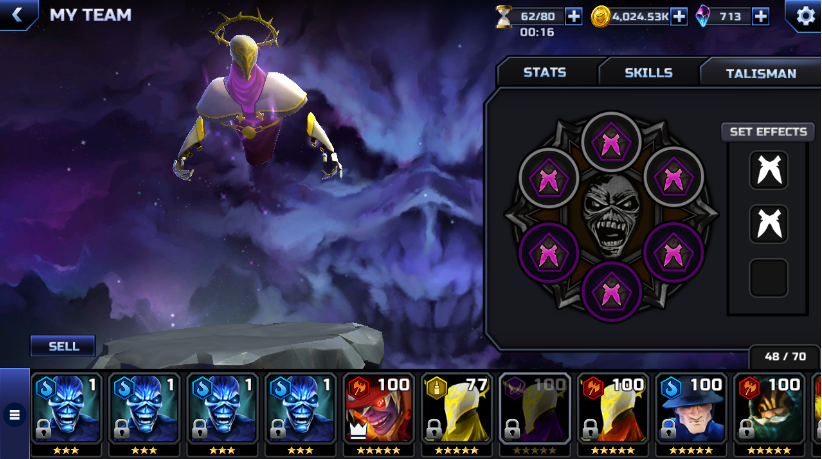Choose the bottommost talisman slot in the ring

[x=609, y=290]
